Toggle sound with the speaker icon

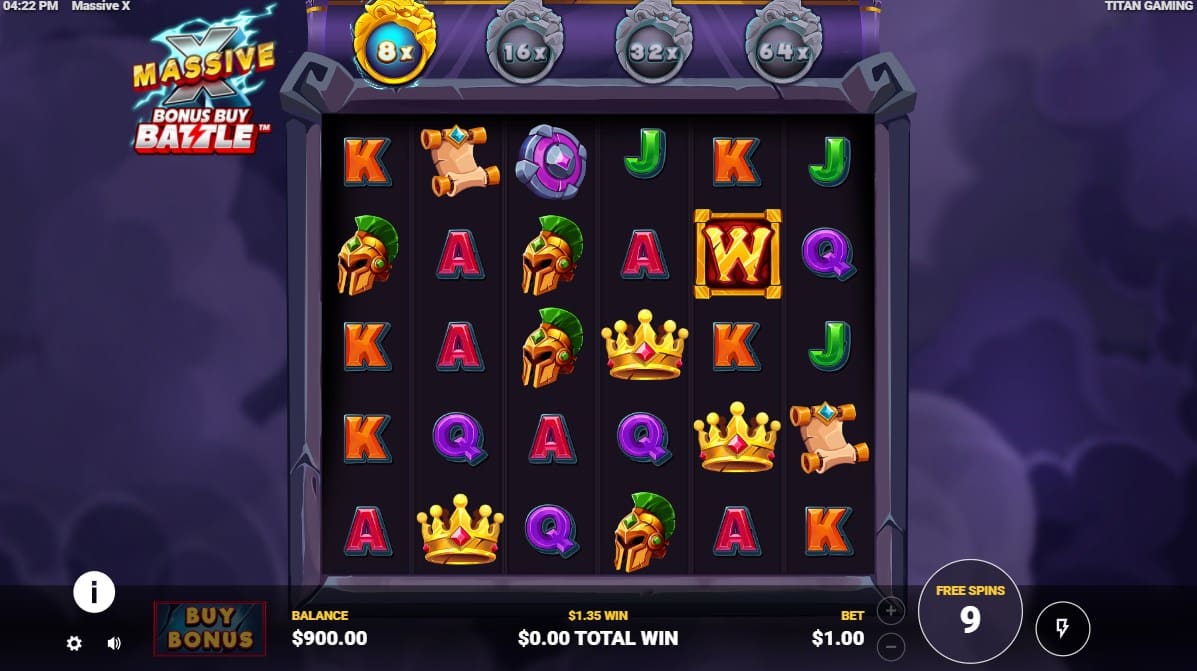pyautogui.click(x=114, y=643)
